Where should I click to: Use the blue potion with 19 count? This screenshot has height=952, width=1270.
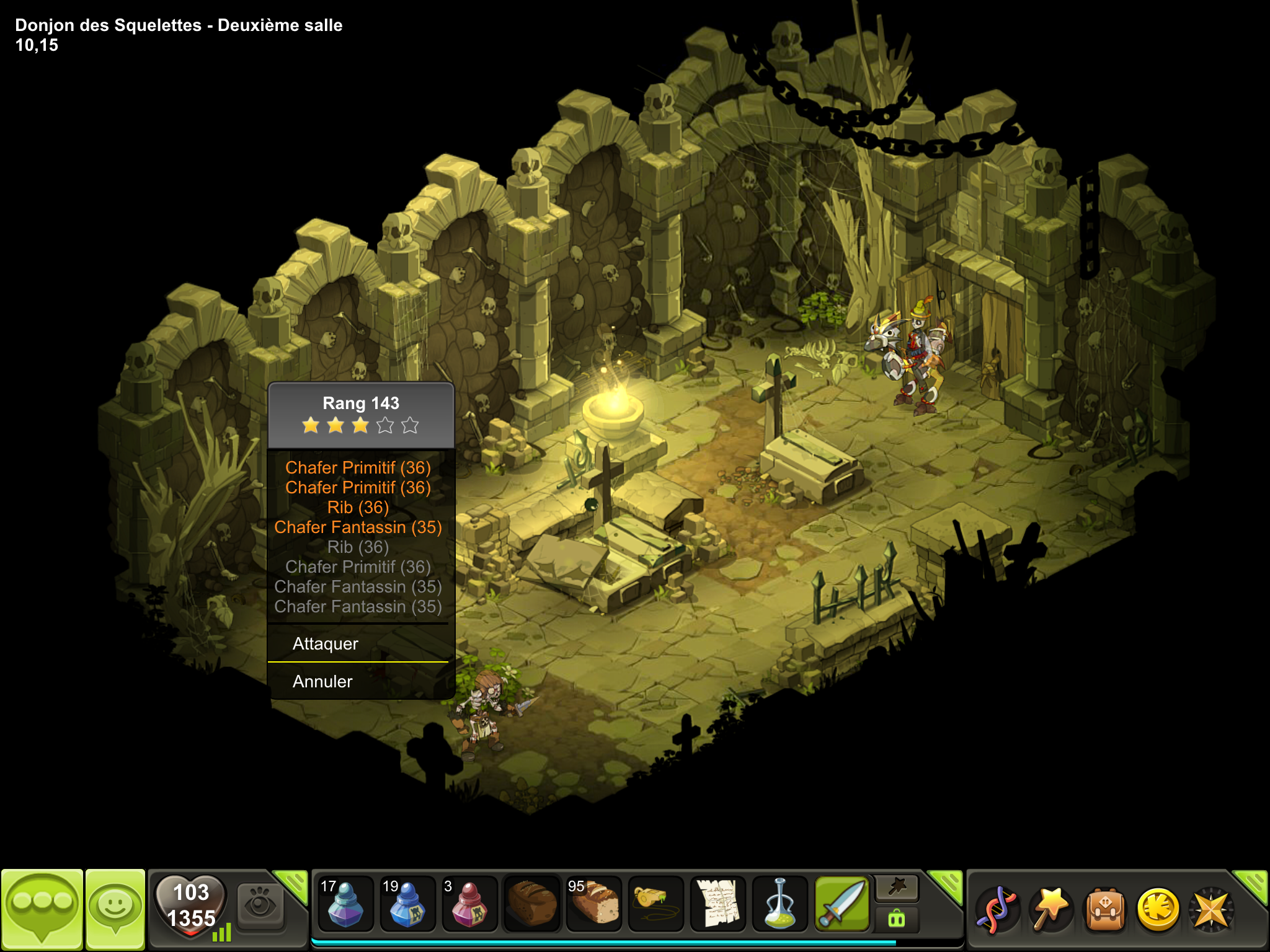[x=407, y=904]
